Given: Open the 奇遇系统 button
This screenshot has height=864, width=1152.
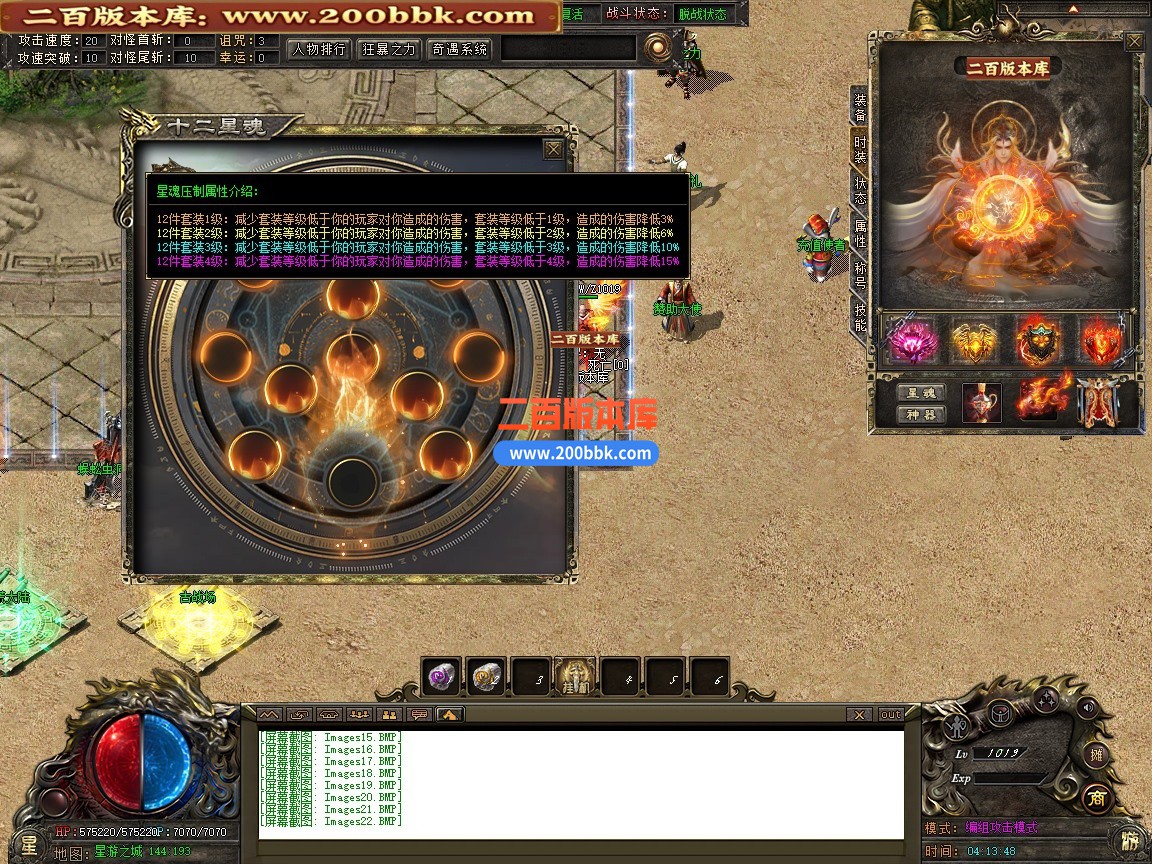Looking at the screenshot, I should [459, 49].
